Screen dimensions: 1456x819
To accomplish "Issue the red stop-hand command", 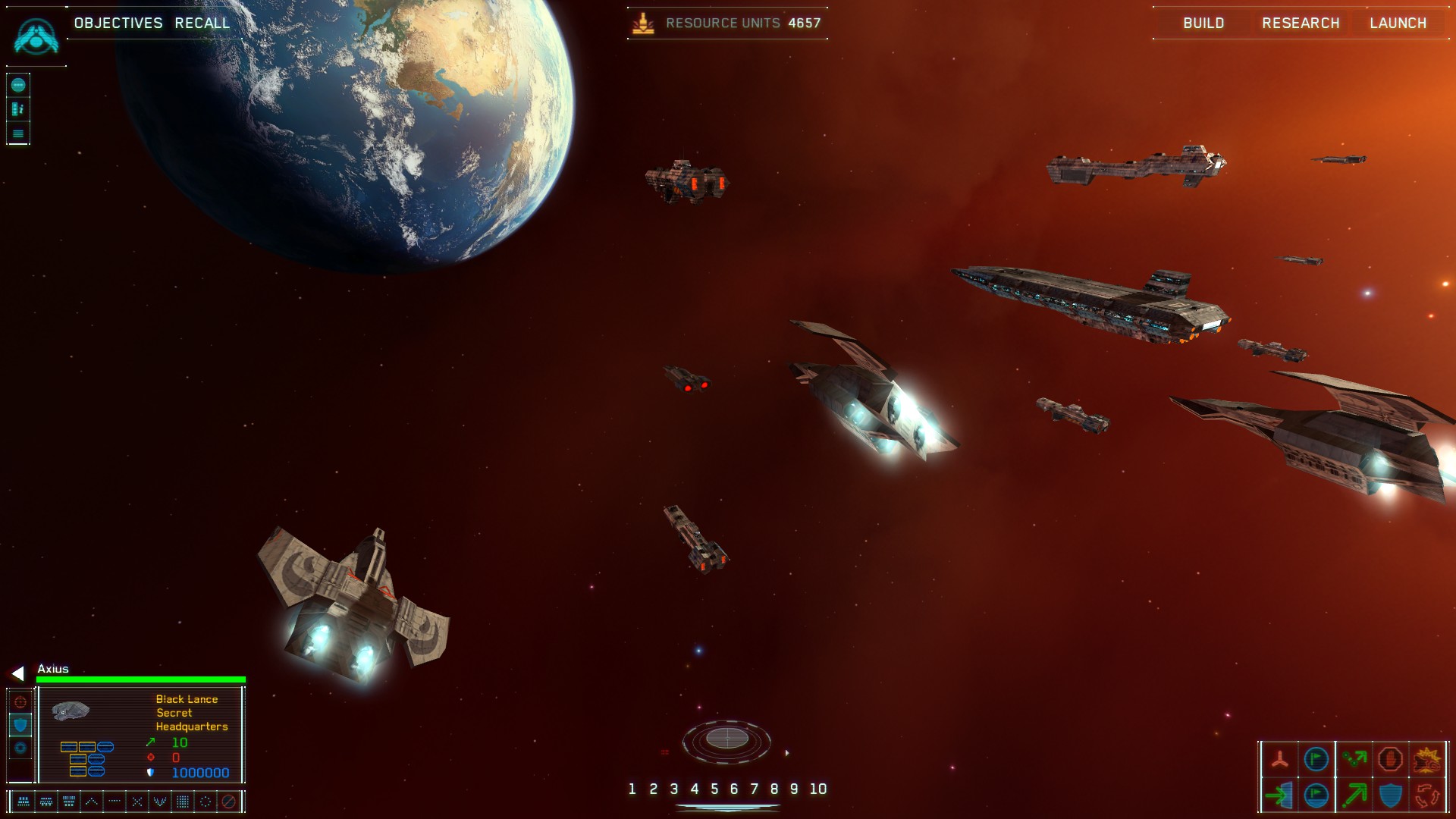I will click(x=1390, y=759).
